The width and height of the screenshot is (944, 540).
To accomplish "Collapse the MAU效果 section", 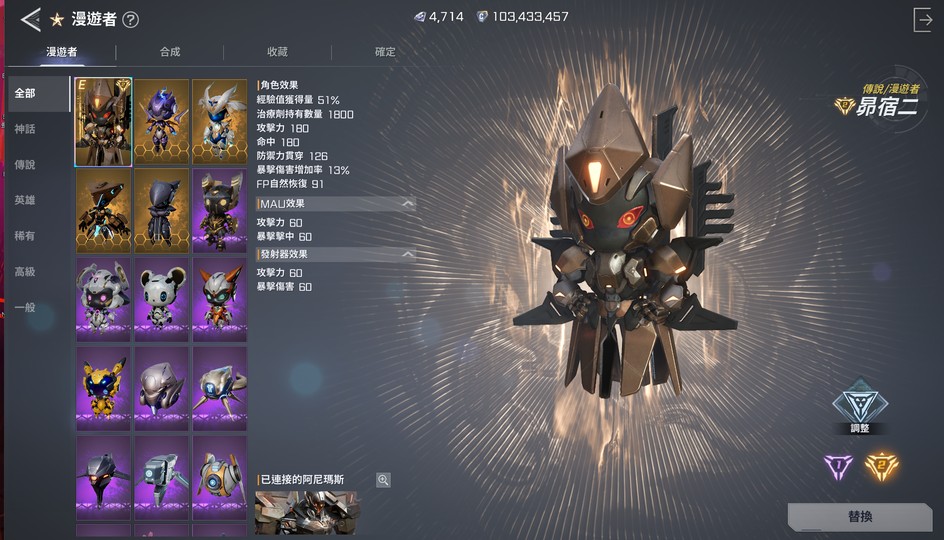I will tap(407, 204).
